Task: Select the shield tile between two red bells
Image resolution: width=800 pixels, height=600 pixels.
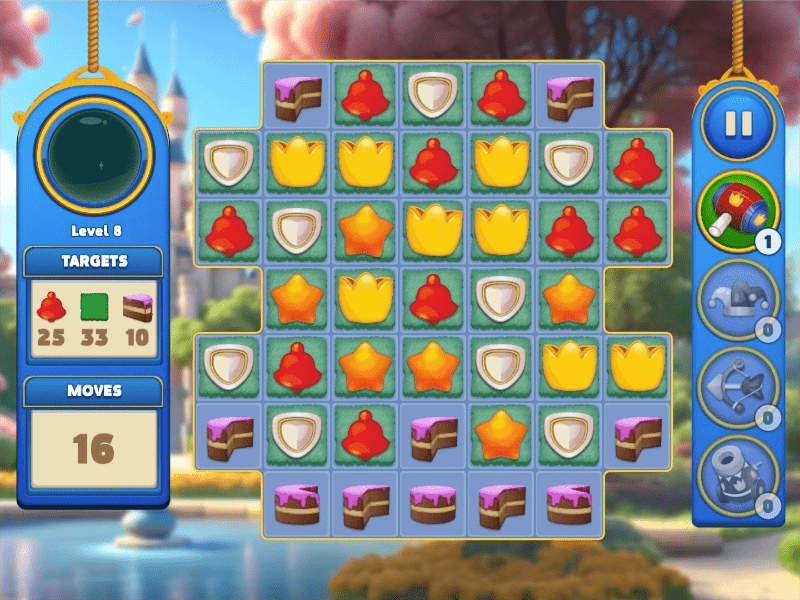Action: point(432,95)
